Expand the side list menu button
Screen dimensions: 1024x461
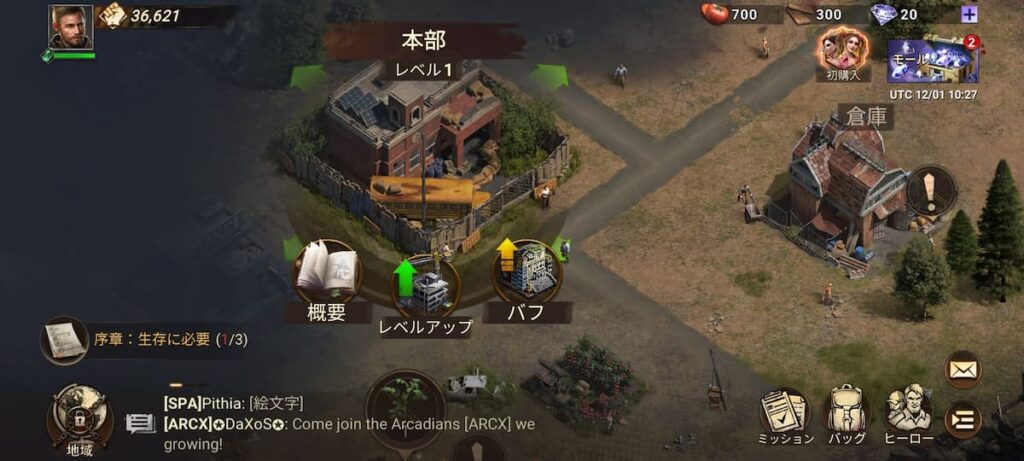click(x=963, y=419)
